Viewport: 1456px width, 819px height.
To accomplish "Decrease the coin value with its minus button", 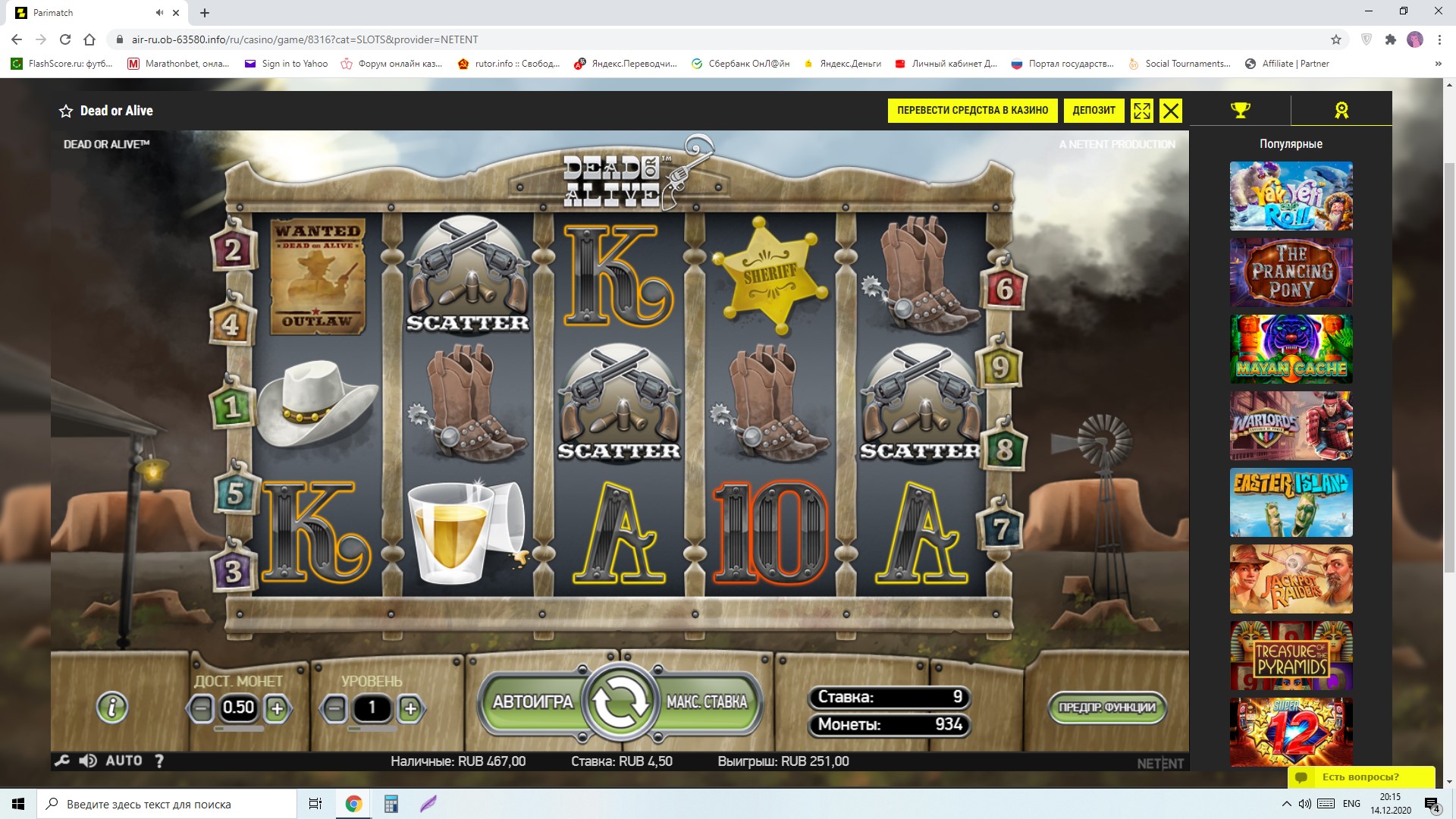I will coord(201,709).
